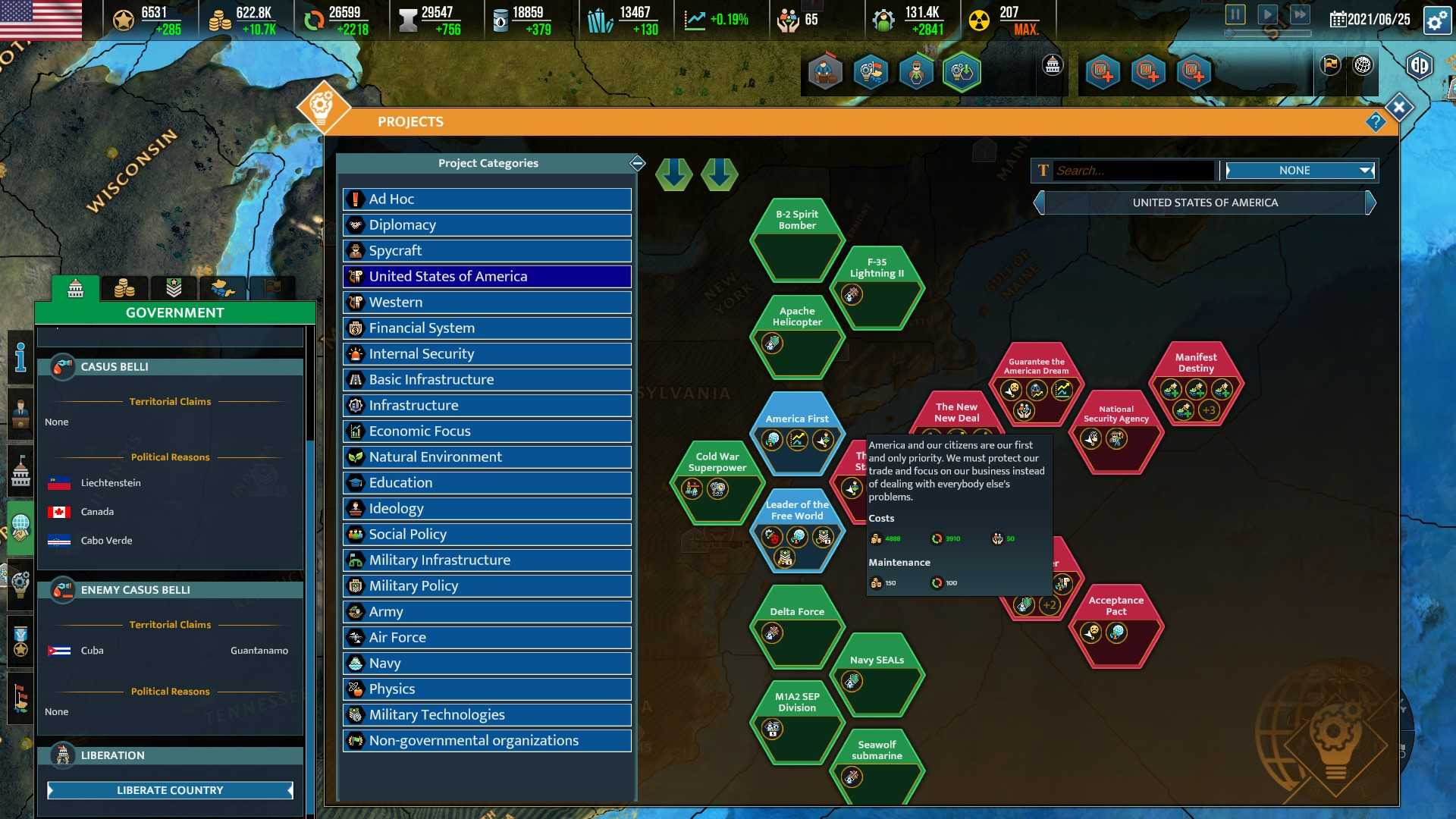Image resolution: width=1456 pixels, height=819 pixels.
Task: Open the world globe icon near the top right
Action: pos(1363,66)
